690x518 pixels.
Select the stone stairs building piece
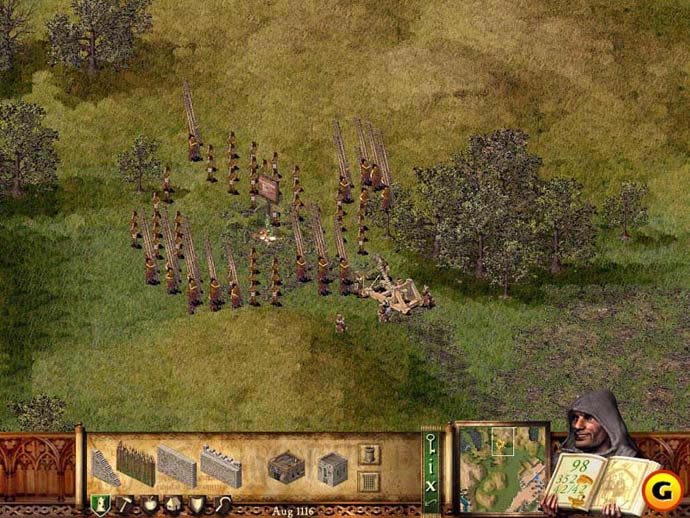(106, 467)
